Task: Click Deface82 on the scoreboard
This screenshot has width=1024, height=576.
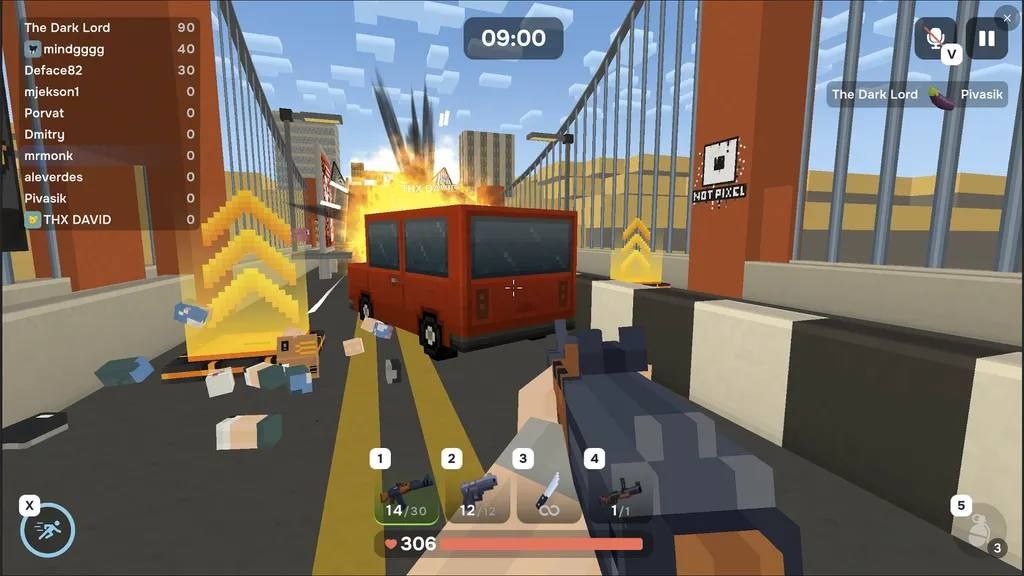Action: point(110,70)
